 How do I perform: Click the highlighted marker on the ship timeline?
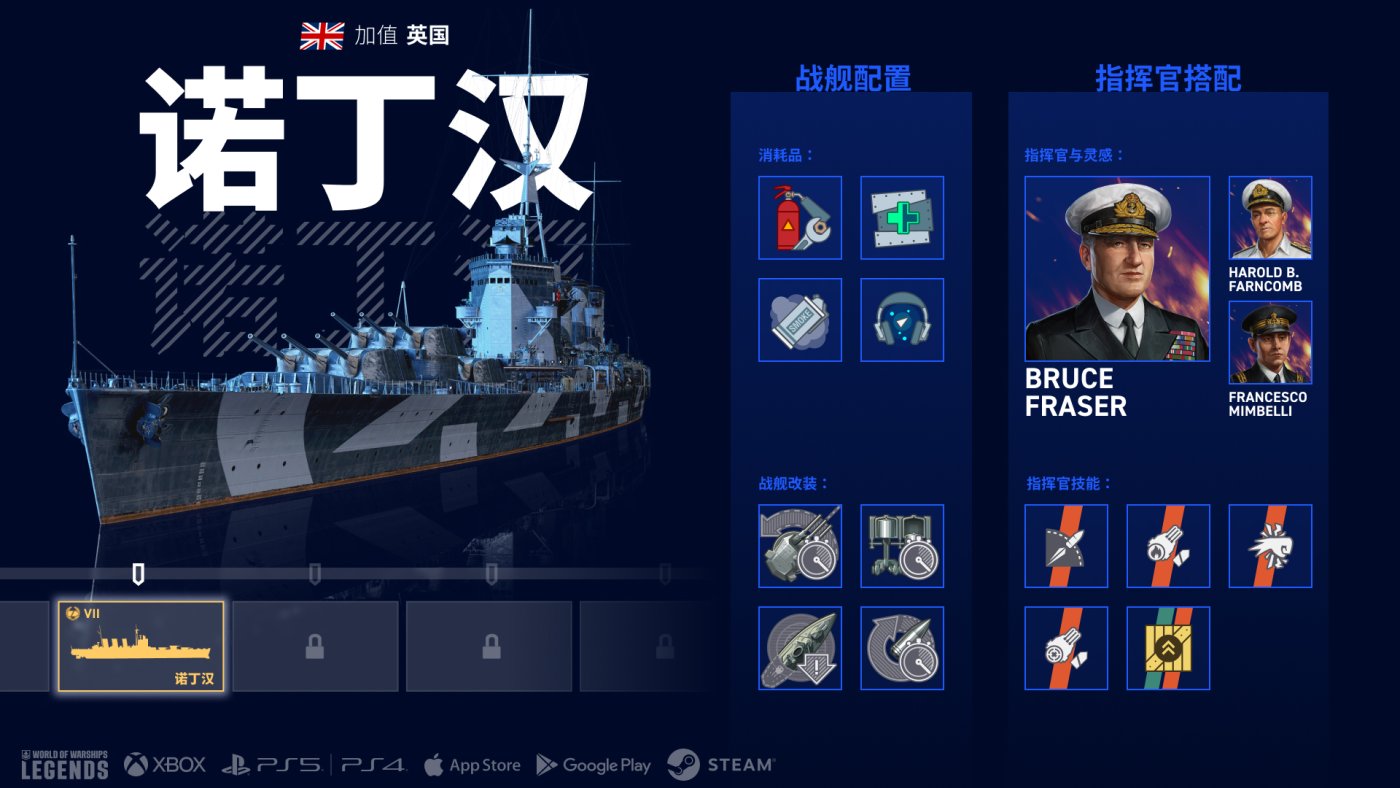pos(139,574)
